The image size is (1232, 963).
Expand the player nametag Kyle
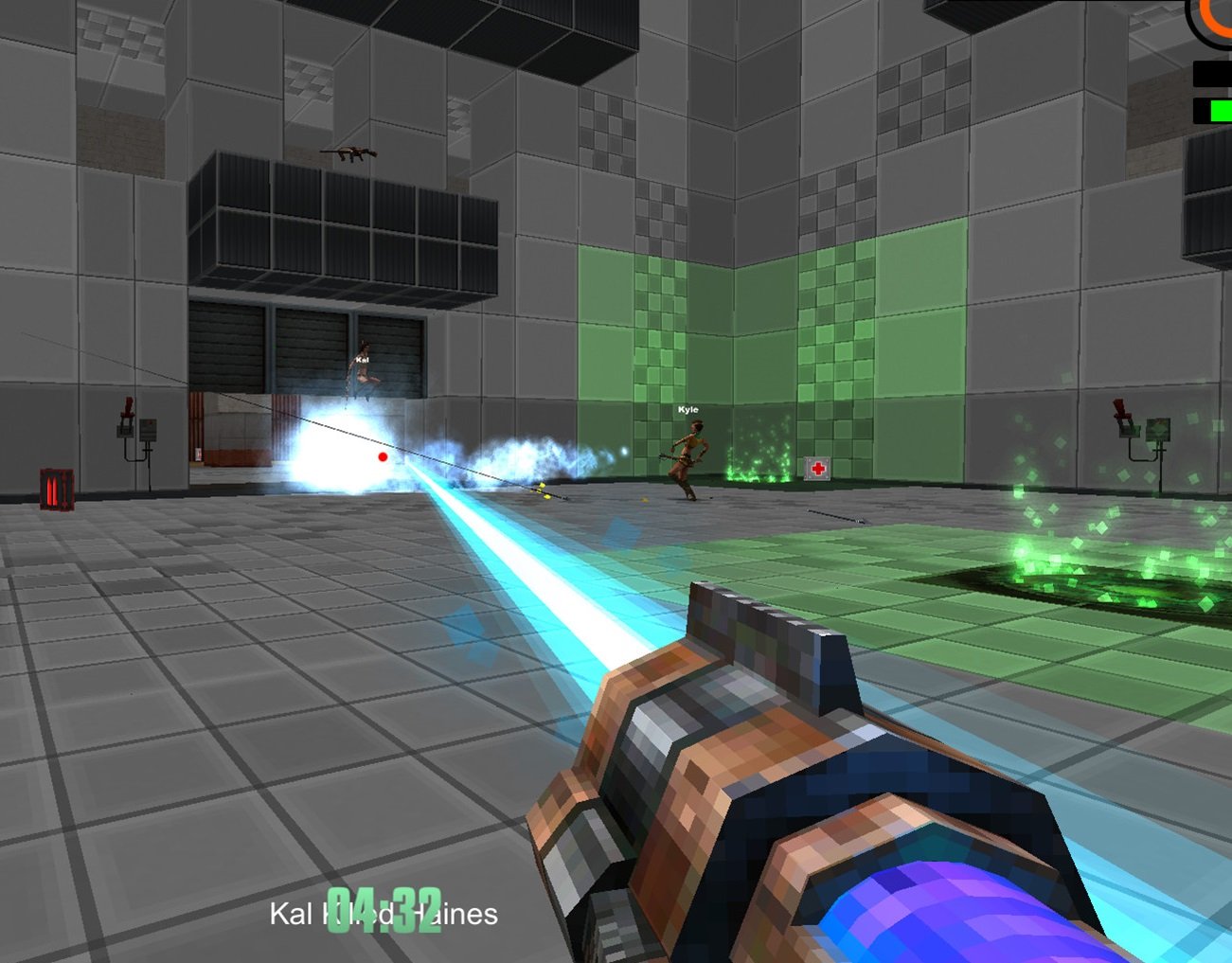coord(687,409)
